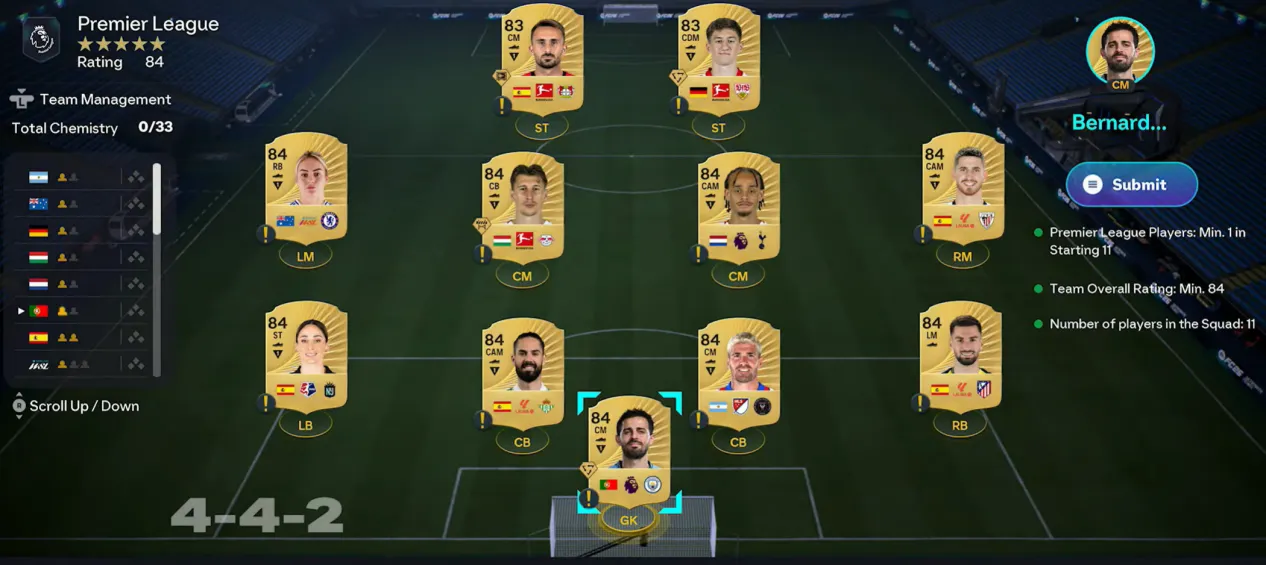The height and width of the screenshot is (565, 1266).
Task: Select the Stuttgart 83 CDM card at striker
Action: (x=718, y=58)
